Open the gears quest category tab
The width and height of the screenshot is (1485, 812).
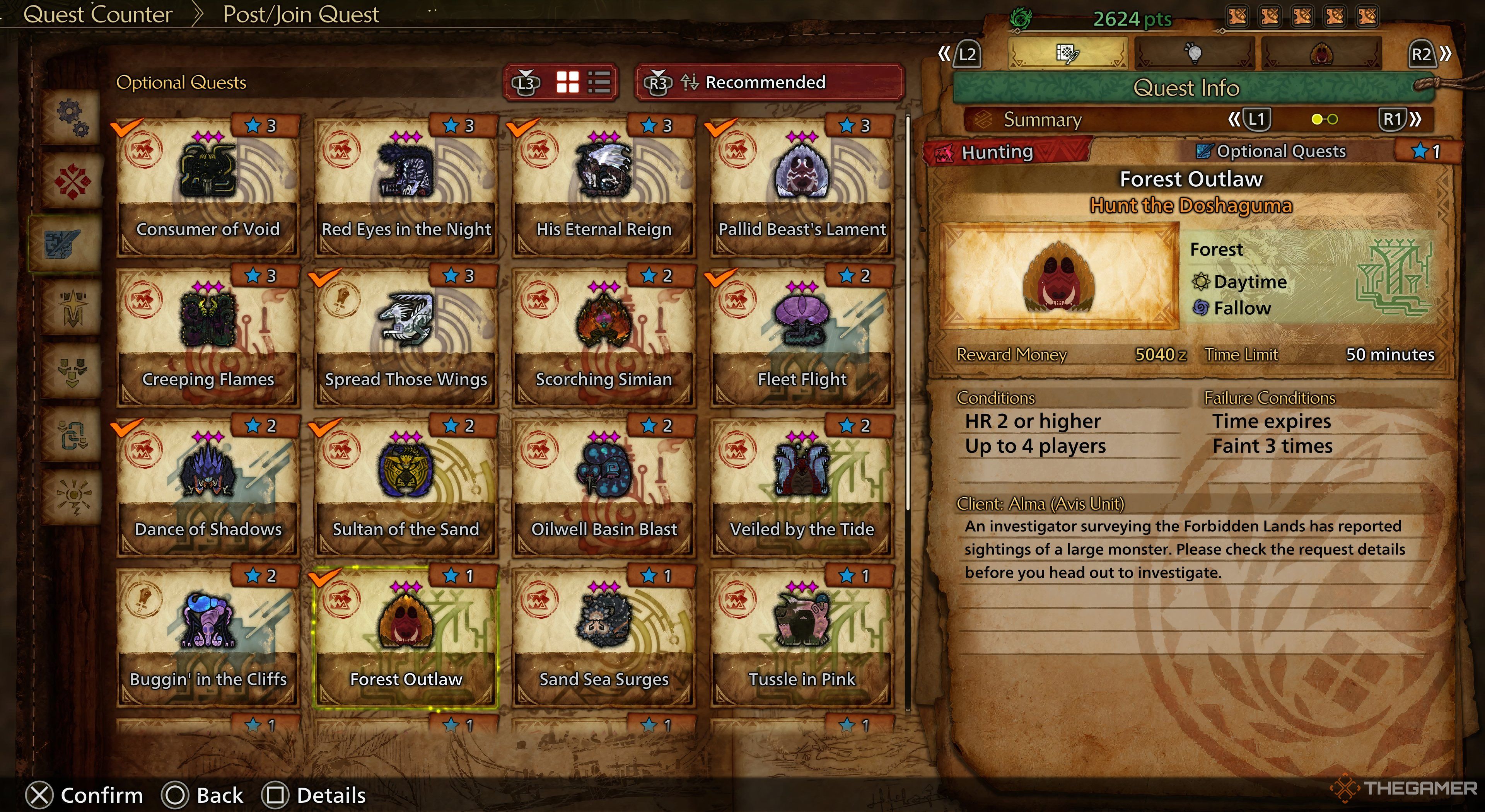click(x=72, y=117)
